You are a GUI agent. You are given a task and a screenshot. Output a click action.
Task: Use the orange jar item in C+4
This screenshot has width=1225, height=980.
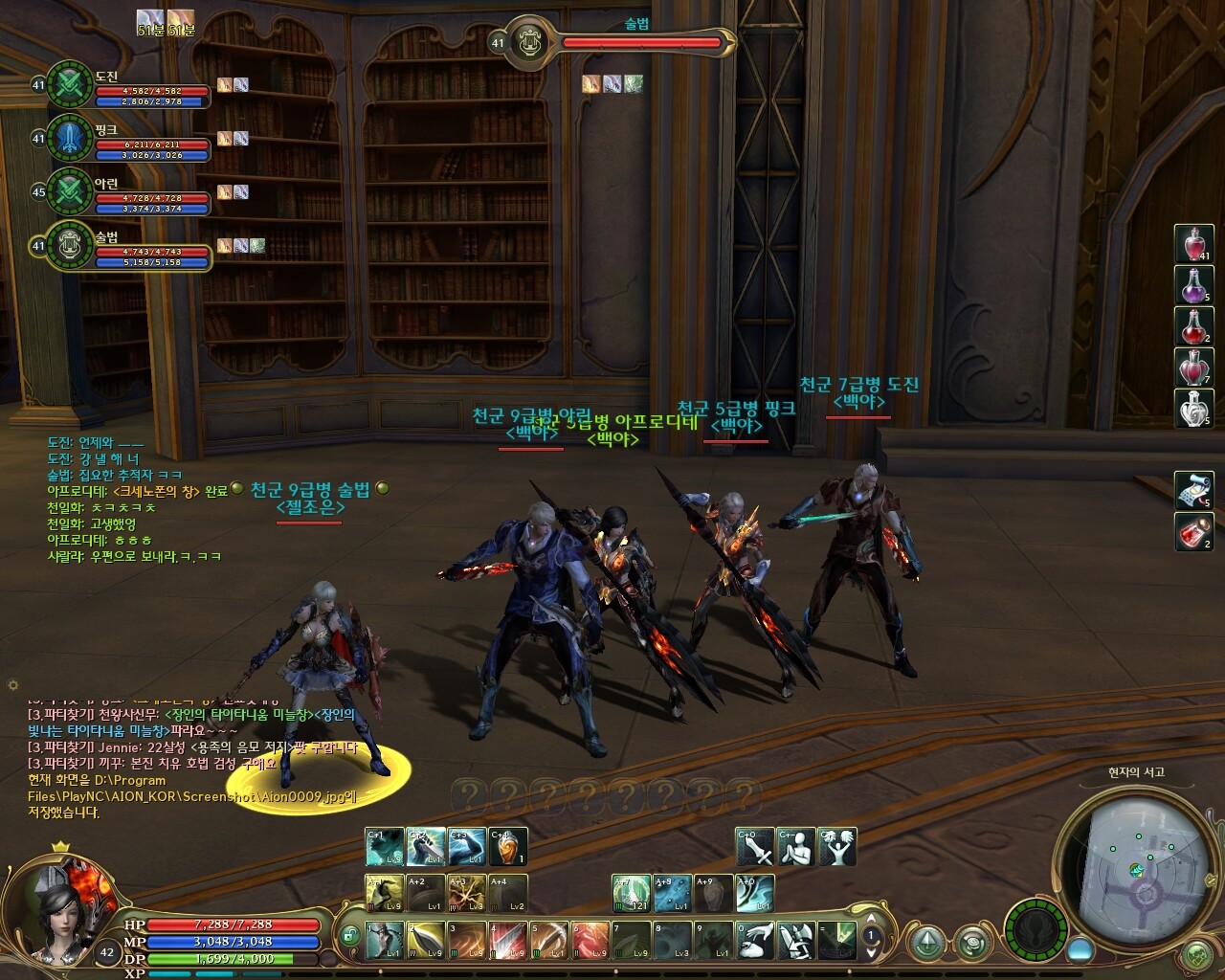click(x=508, y=847)
